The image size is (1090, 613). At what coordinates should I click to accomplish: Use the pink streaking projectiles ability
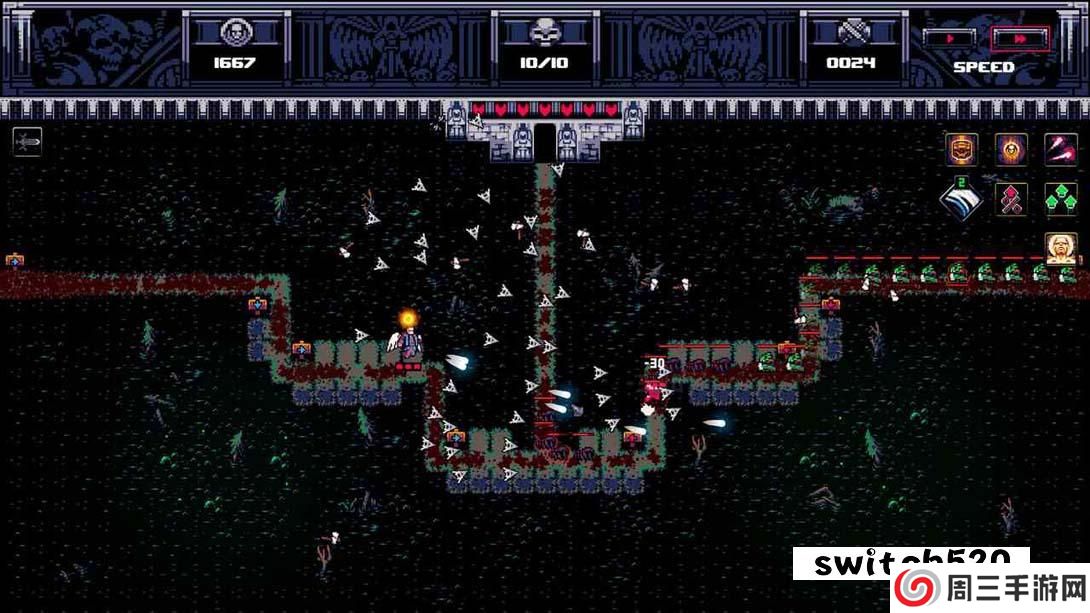click(1060, 150)
